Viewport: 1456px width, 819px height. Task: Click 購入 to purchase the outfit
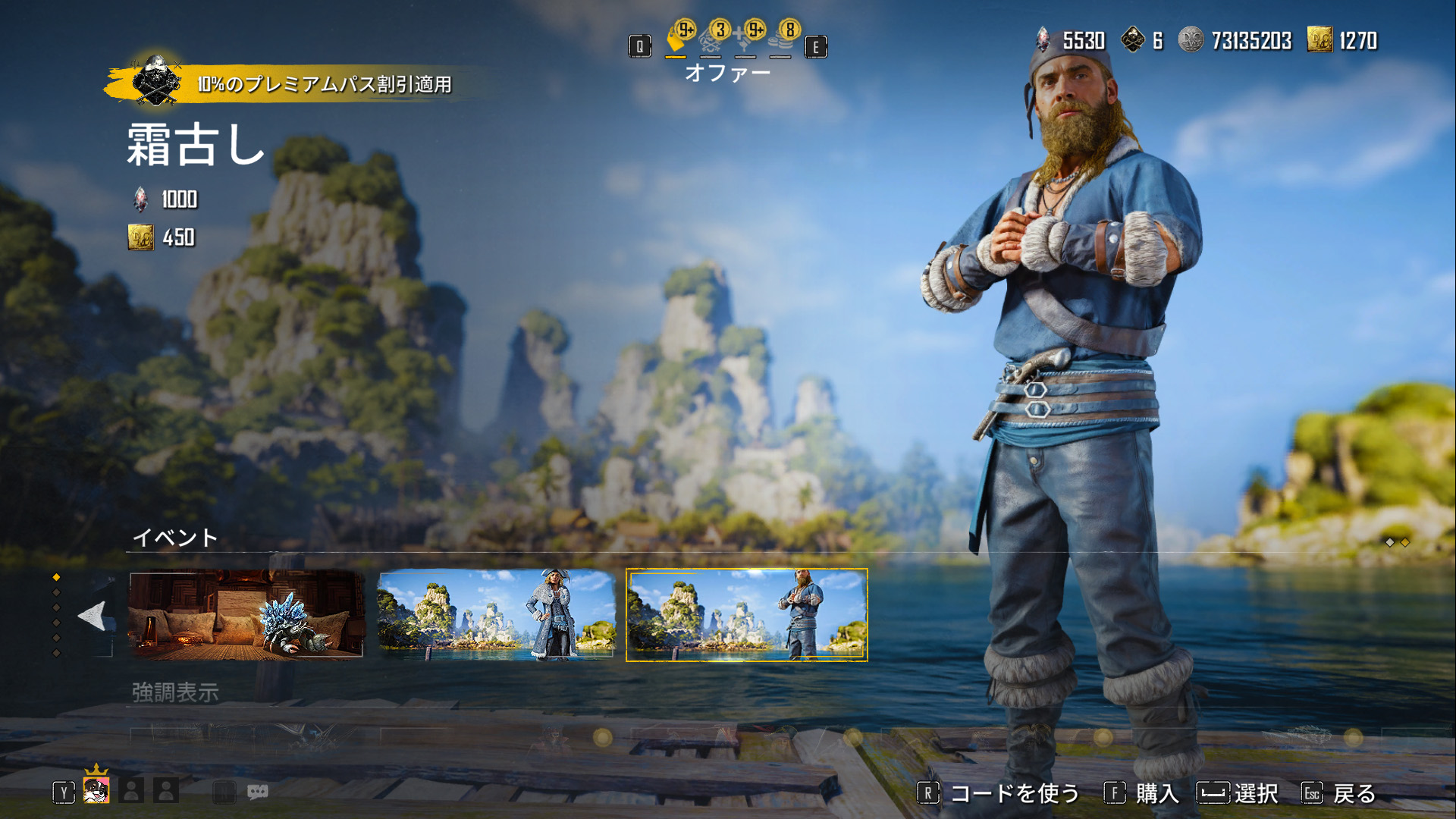point(1141,793)
